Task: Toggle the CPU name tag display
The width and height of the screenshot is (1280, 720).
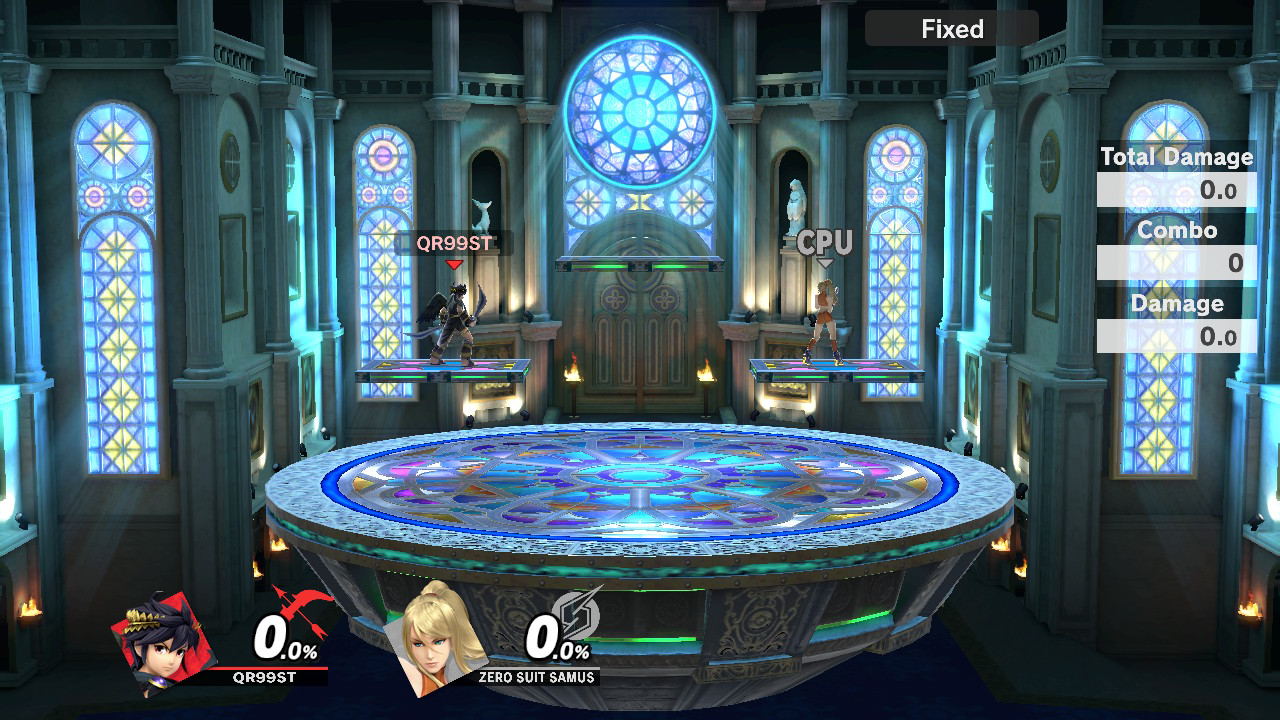Action: pyautogui.click(x=826, y=240)
